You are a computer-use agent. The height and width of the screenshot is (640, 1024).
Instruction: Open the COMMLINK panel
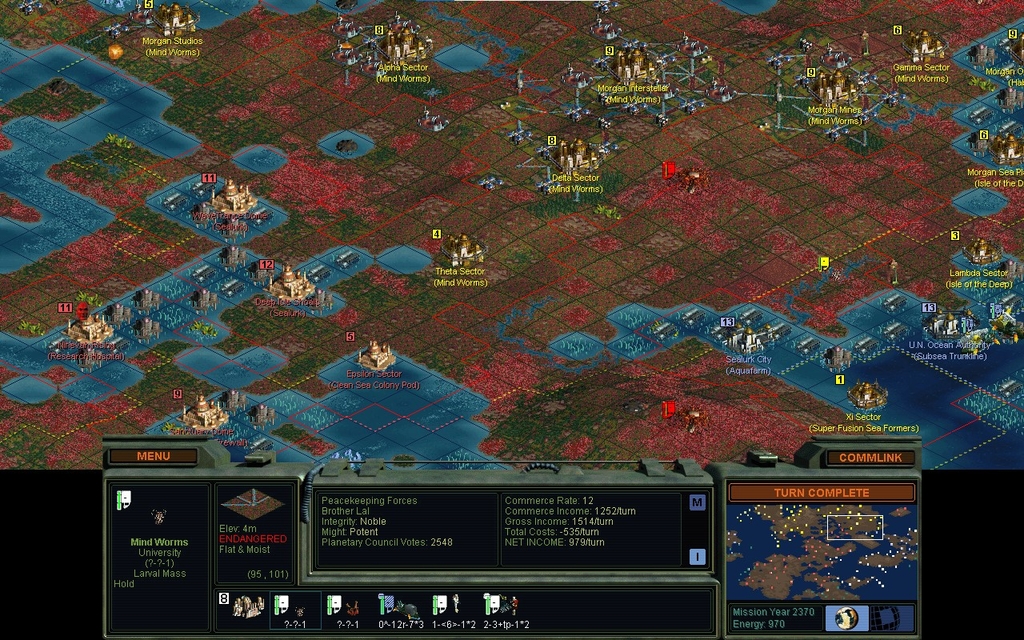870,457
